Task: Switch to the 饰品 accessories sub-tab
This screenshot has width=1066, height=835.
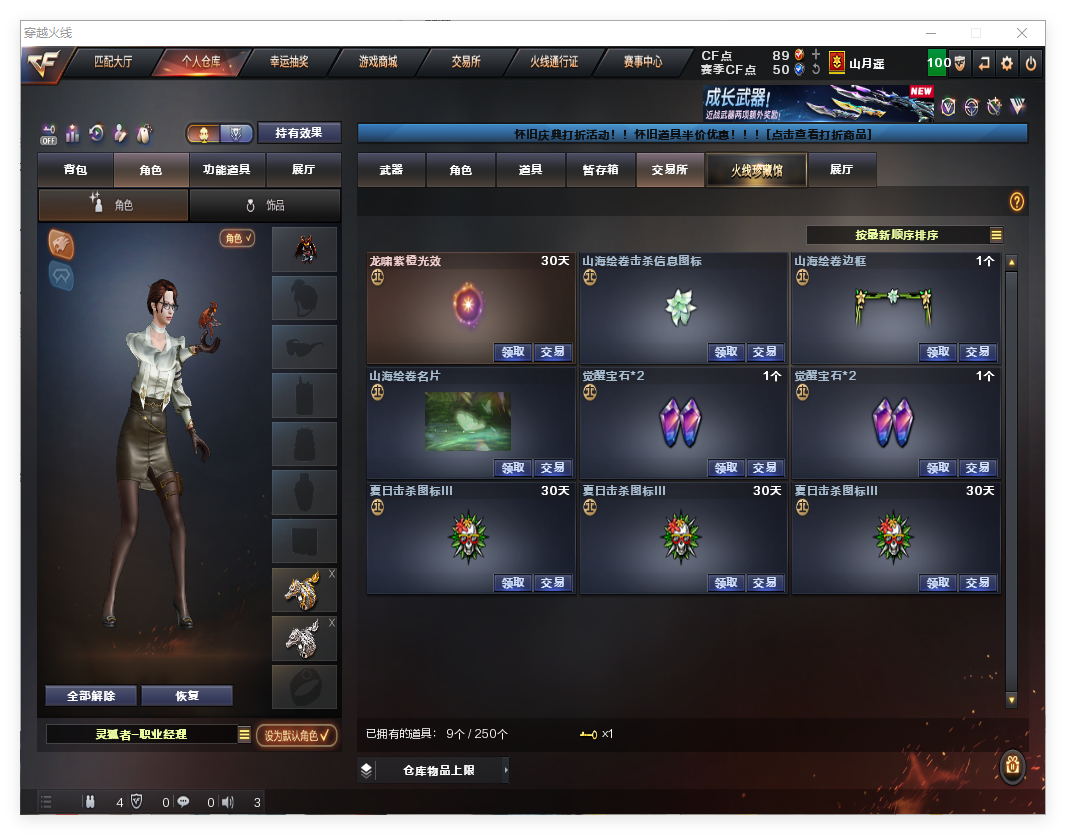Action: [x=265, y=205]
